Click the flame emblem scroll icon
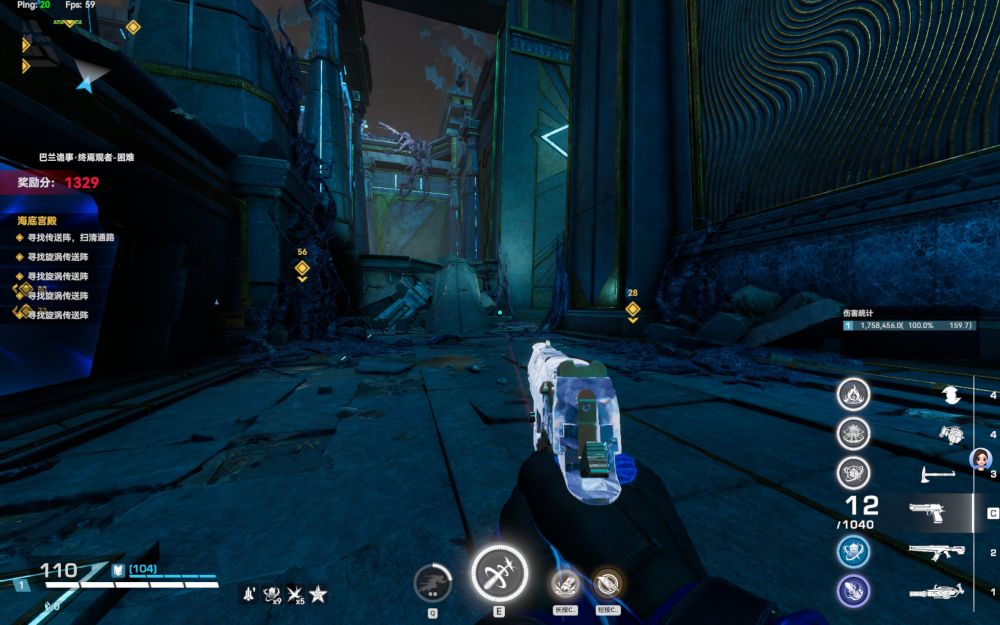The height and width of the screenshot is (625, 1000). [853, 394]
